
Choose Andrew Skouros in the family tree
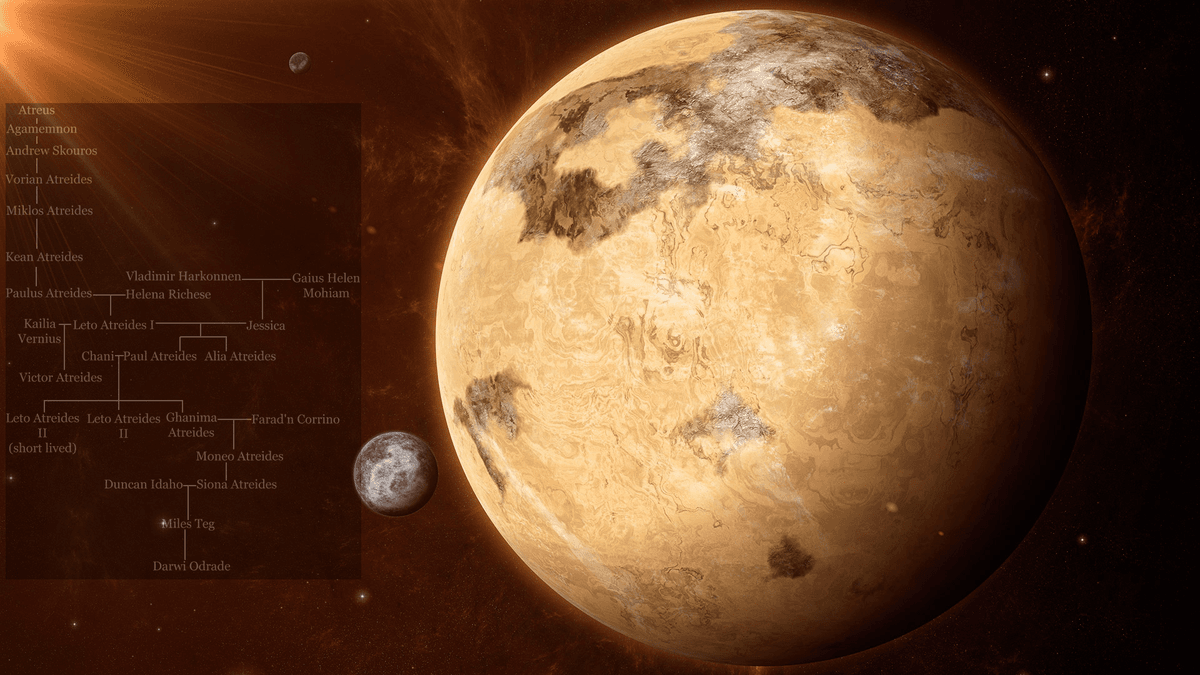pyautogui.click(x=51, y=150)
